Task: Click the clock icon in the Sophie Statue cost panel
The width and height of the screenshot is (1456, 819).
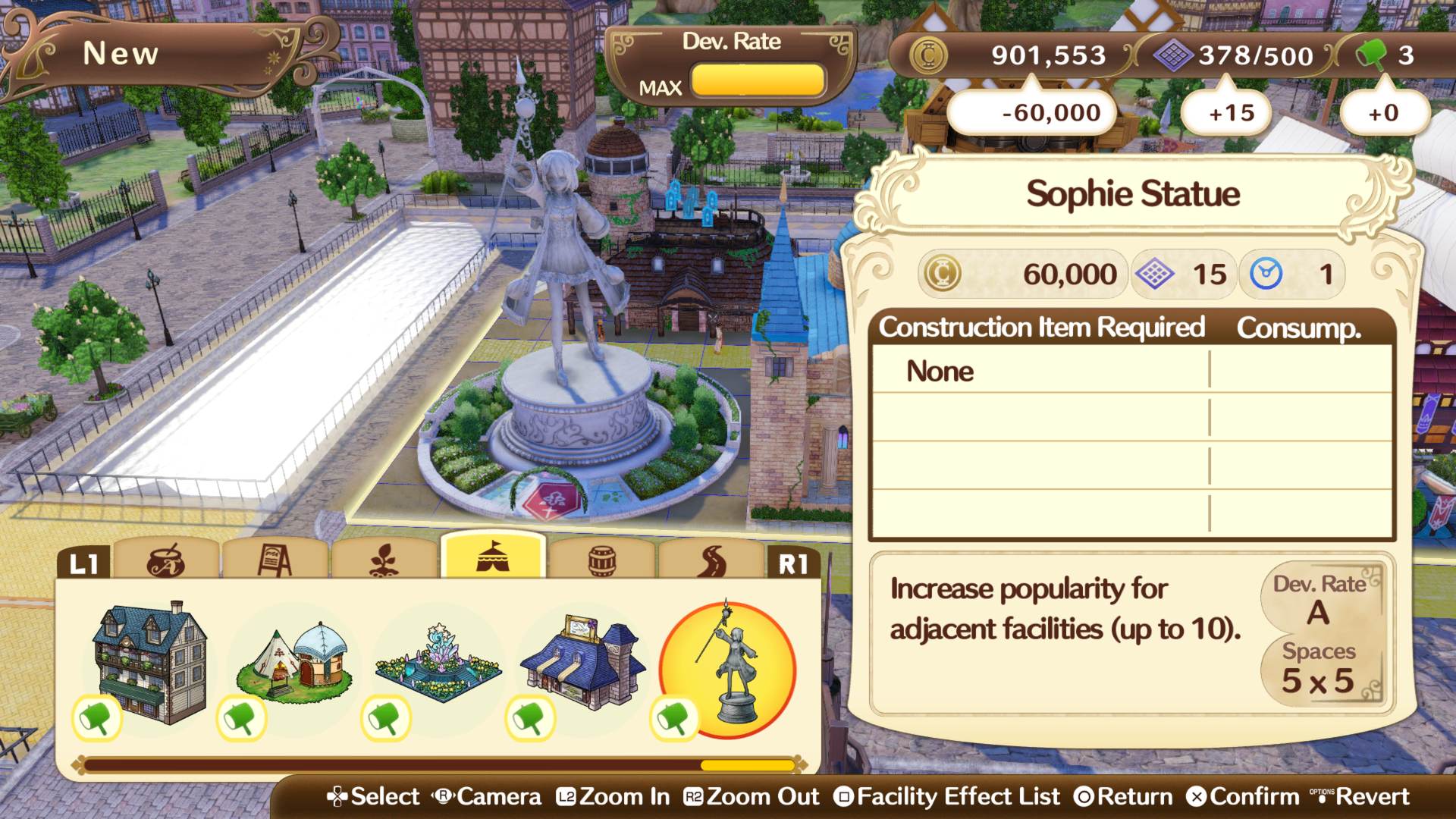Action: 1268,274
